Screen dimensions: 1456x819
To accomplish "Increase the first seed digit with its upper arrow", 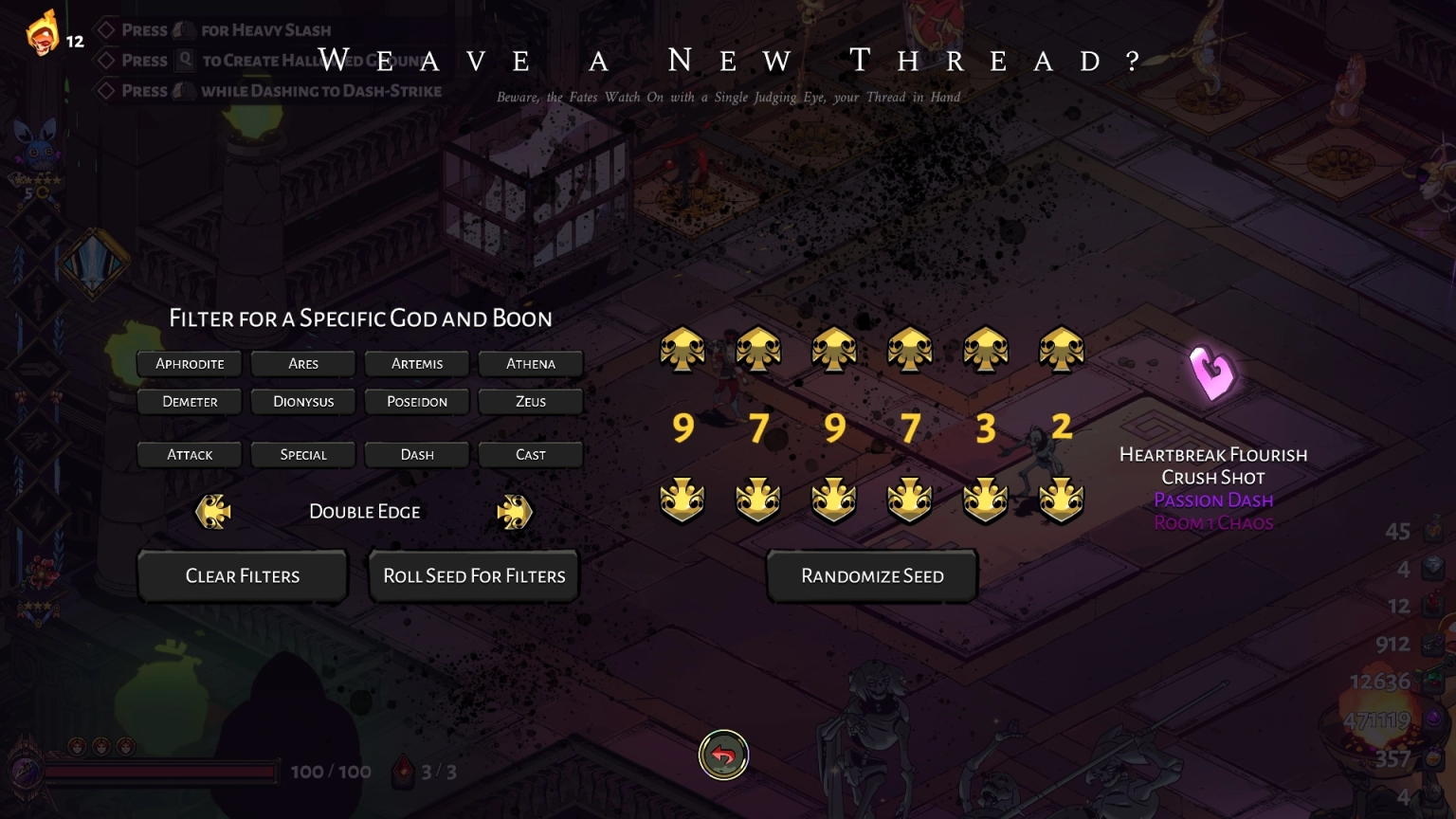I will (682, 349).
